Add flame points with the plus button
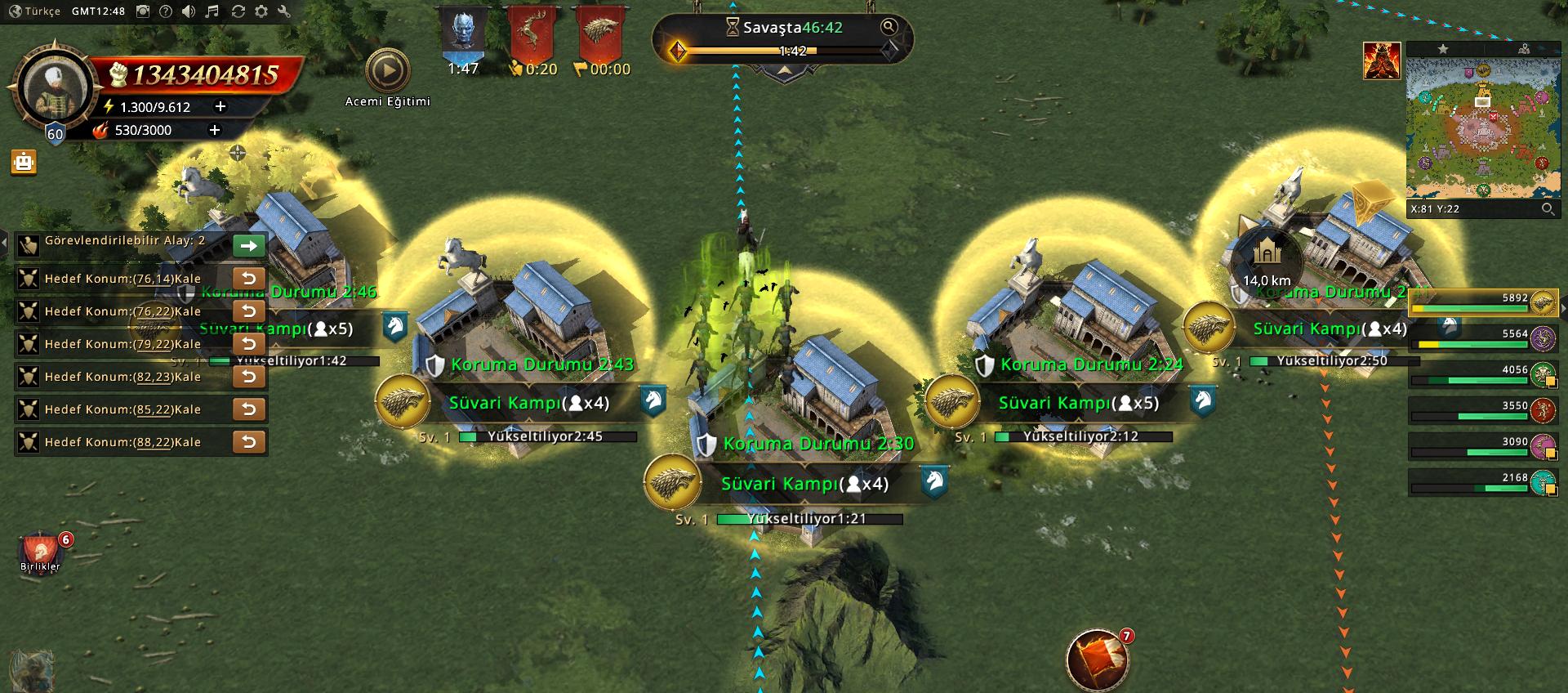 click(215, 130)
